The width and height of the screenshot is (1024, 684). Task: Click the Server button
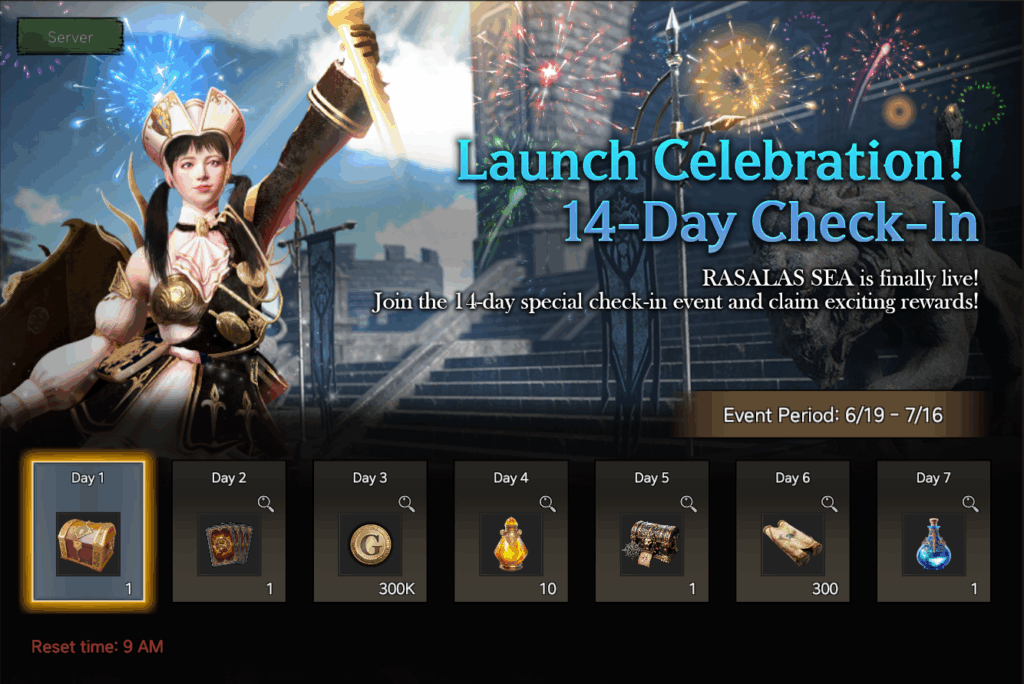point(70,37)
